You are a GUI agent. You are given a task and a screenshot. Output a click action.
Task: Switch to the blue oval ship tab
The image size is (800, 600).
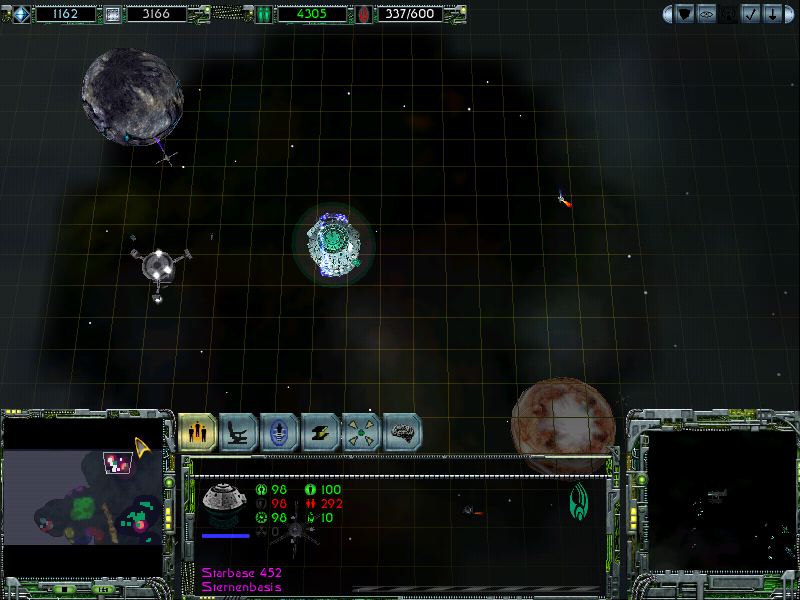click(280, 432)
